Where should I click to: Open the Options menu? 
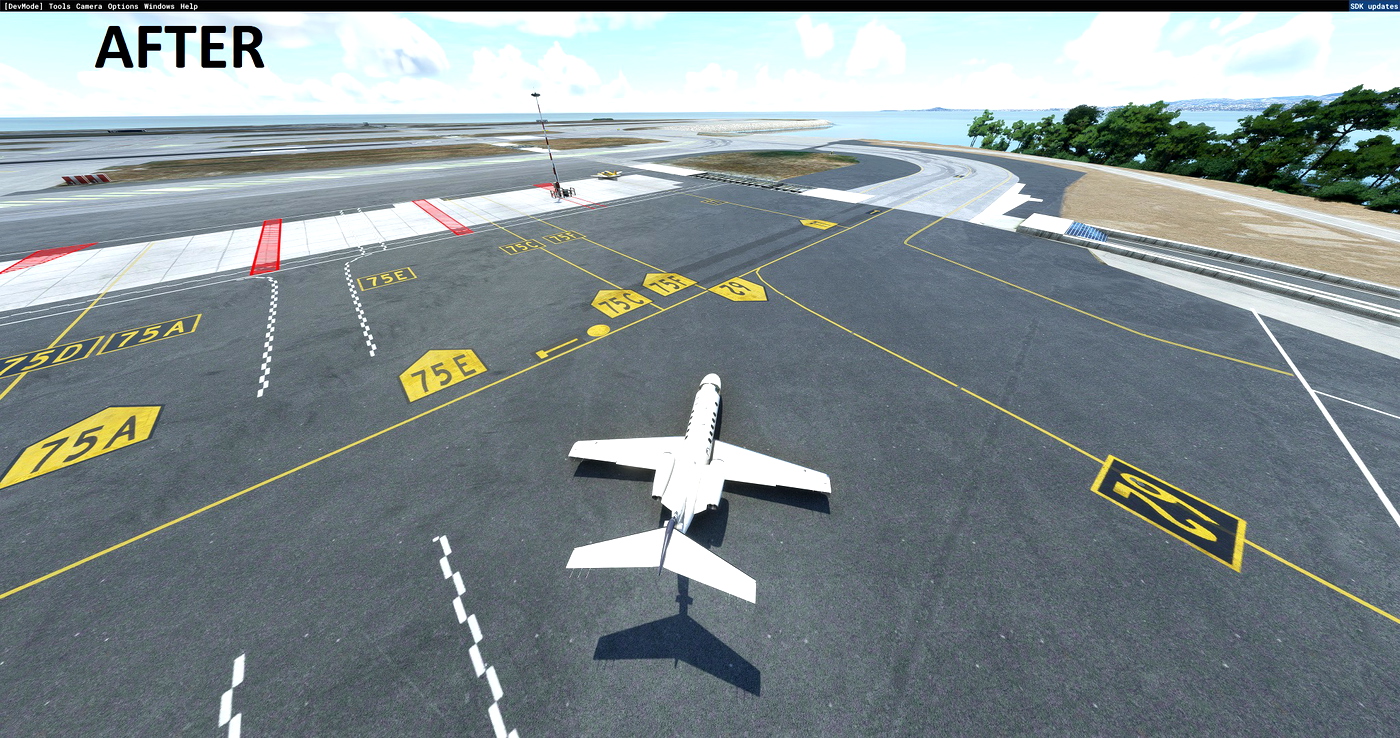coord(121,5)
